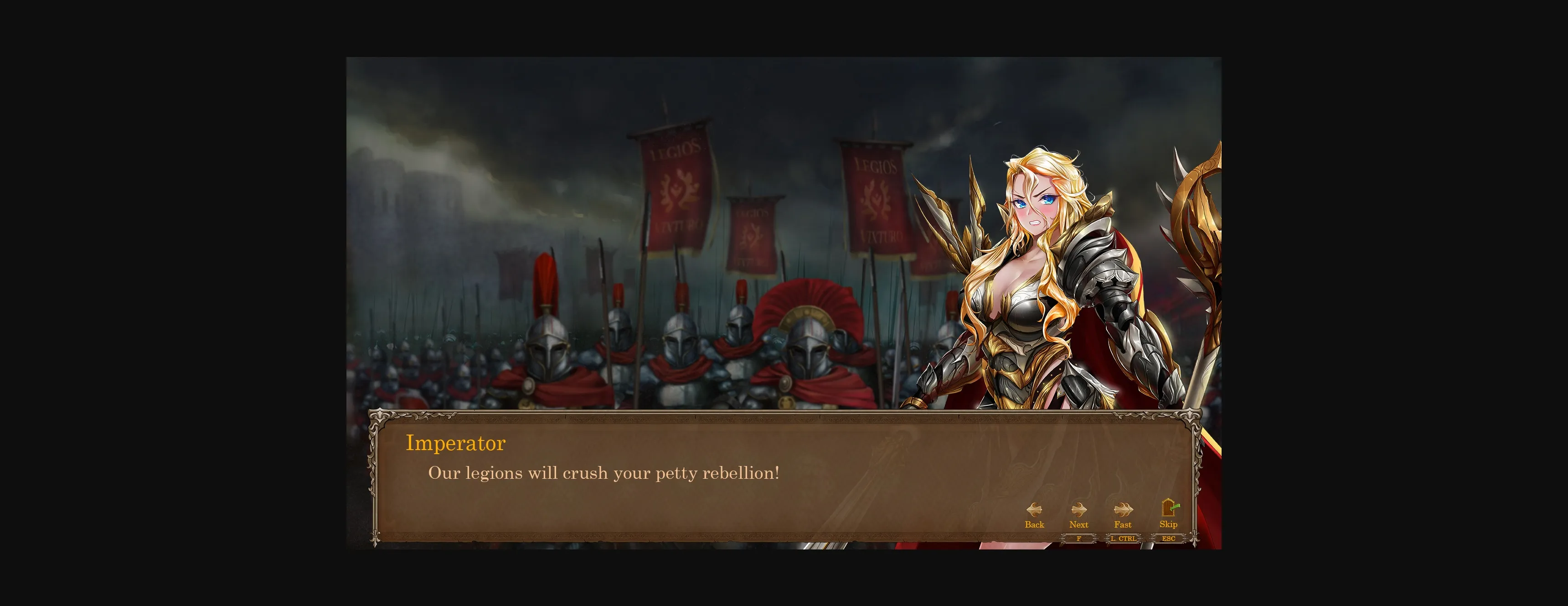Click the Skip text label

coord(1168,524)
